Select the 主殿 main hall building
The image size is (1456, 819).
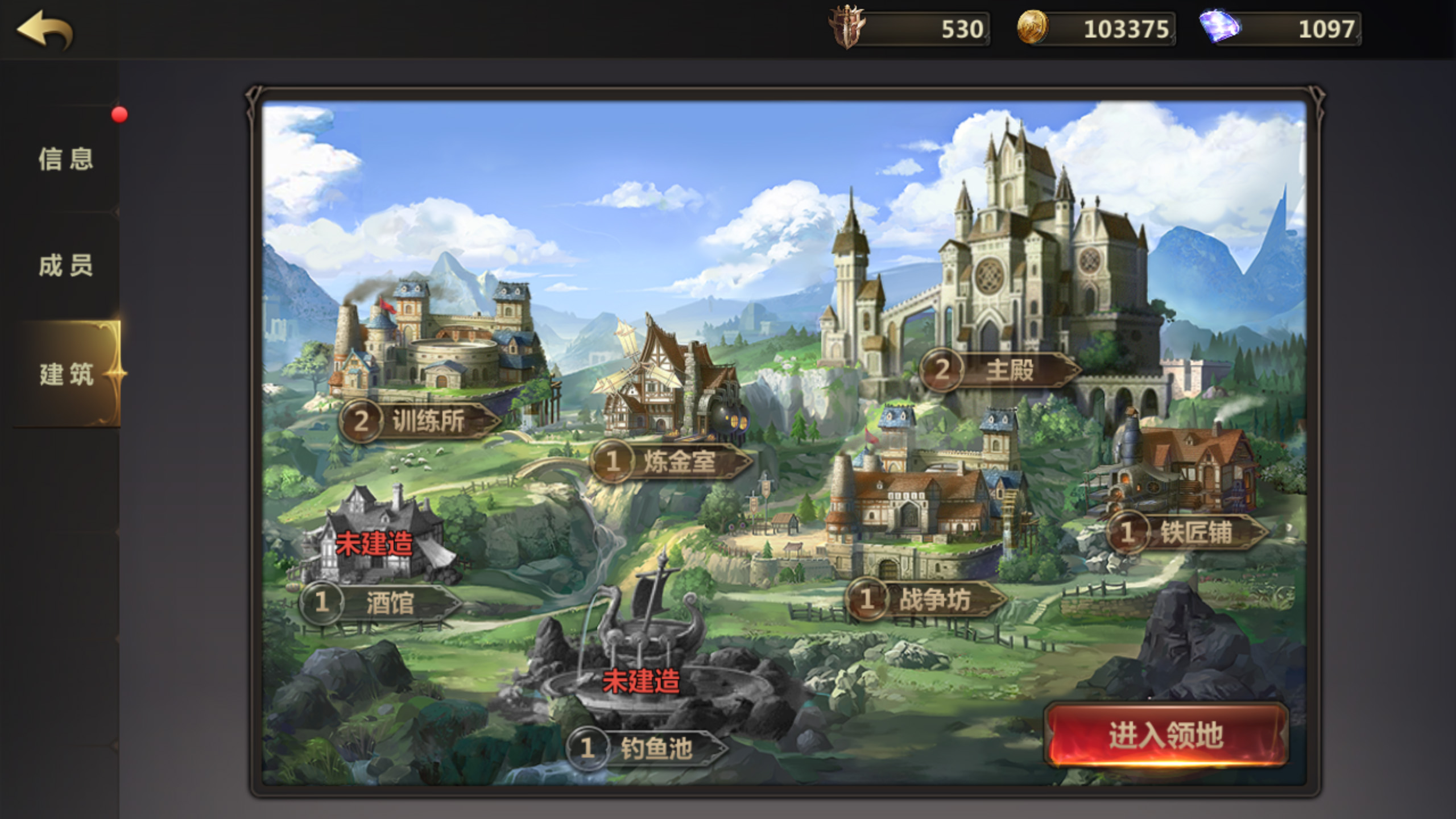point(1000,370)
